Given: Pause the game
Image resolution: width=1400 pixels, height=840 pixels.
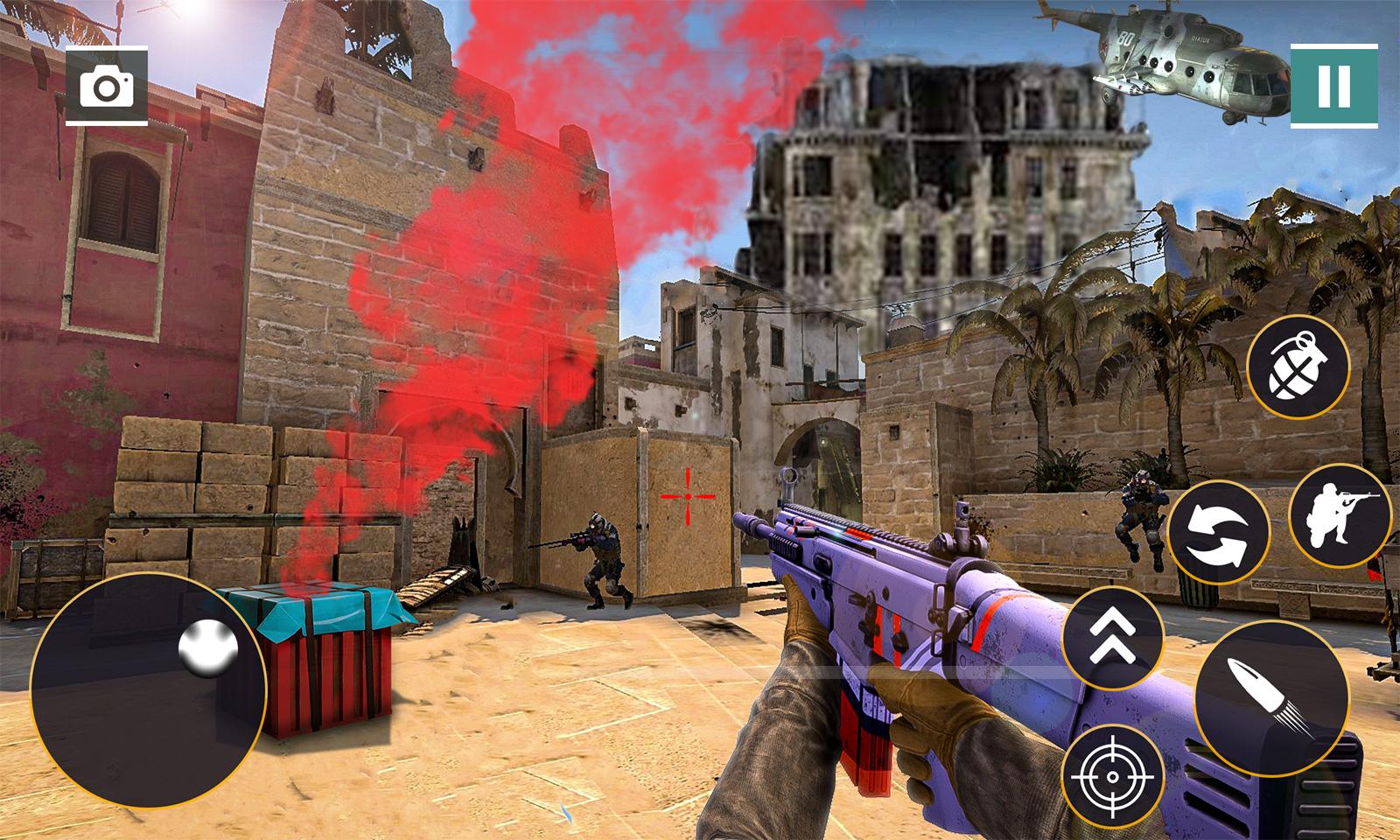Looking at the screenshot, I should [1333, 86].
